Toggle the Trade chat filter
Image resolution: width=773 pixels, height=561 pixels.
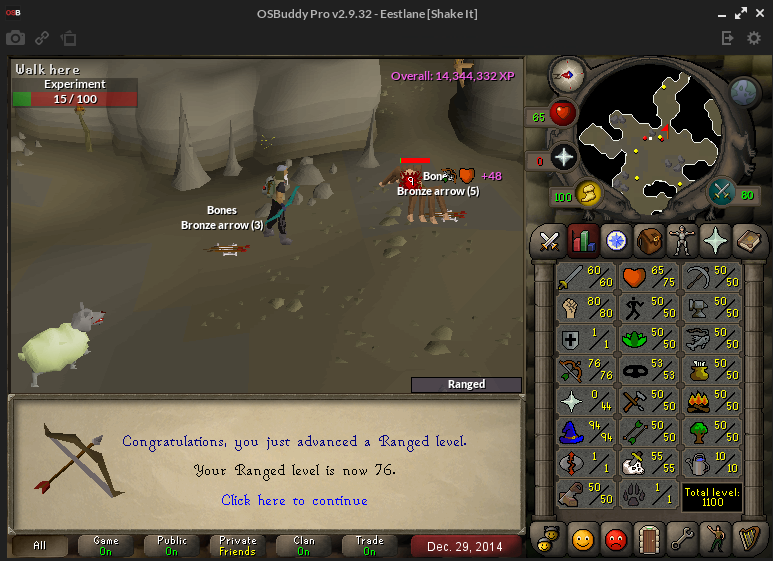click(x=369, y=546)
